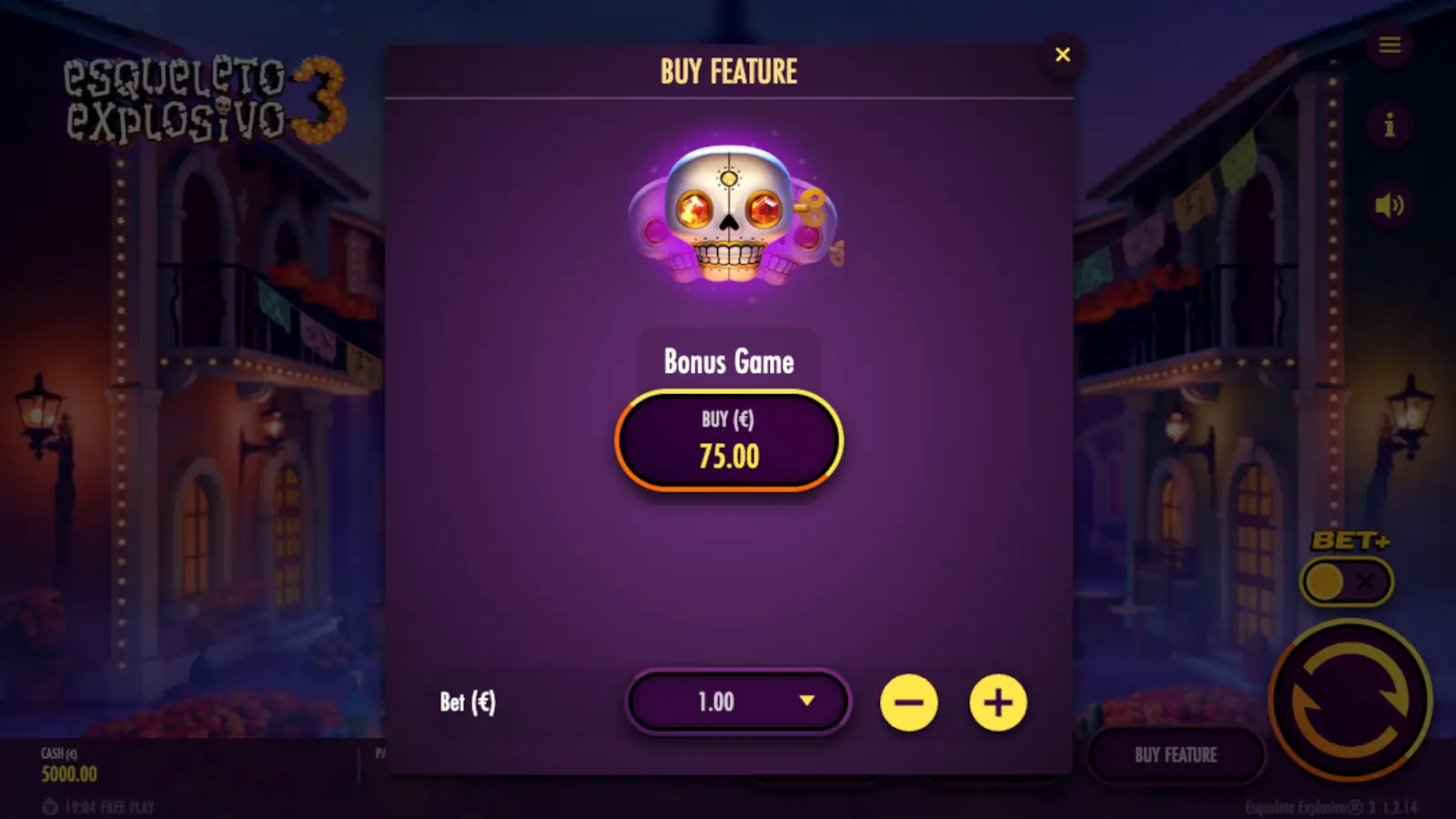Decrease bet using the minus button
Viewport: 1456px width, 819px height.
point(910,702)
